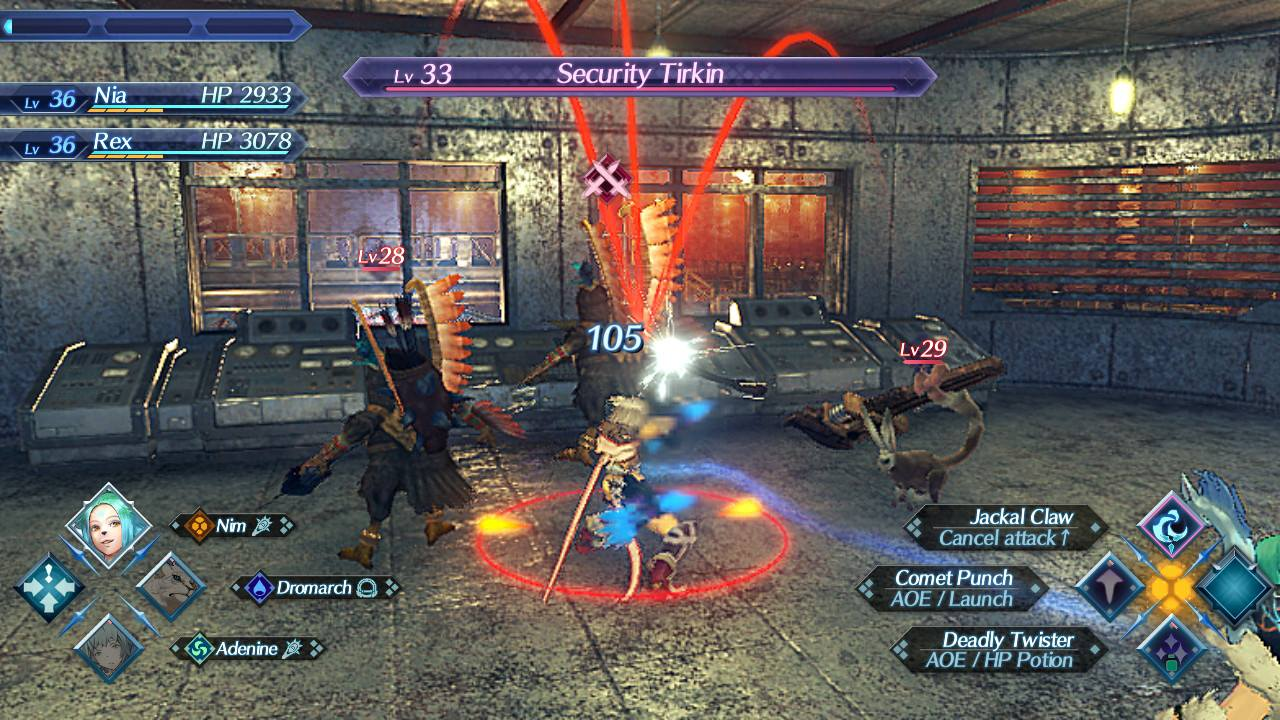Image resolution: width=1280 pixels, height=720 pixels.
Task: Trigger the Deadly Twister art icon
Action: tap(1170, 647)
